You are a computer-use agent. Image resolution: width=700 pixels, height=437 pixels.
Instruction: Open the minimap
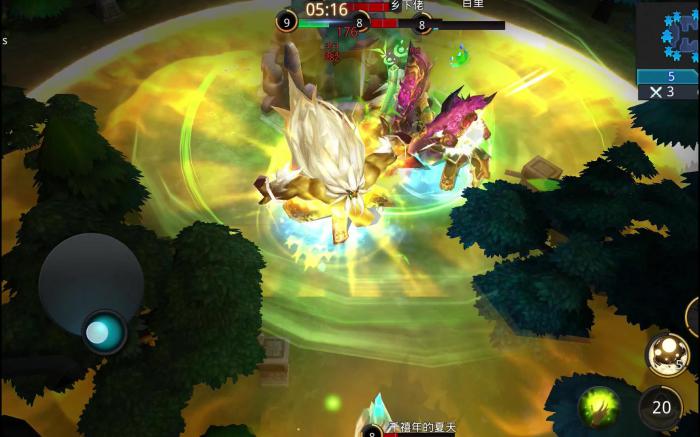[669, 35]
